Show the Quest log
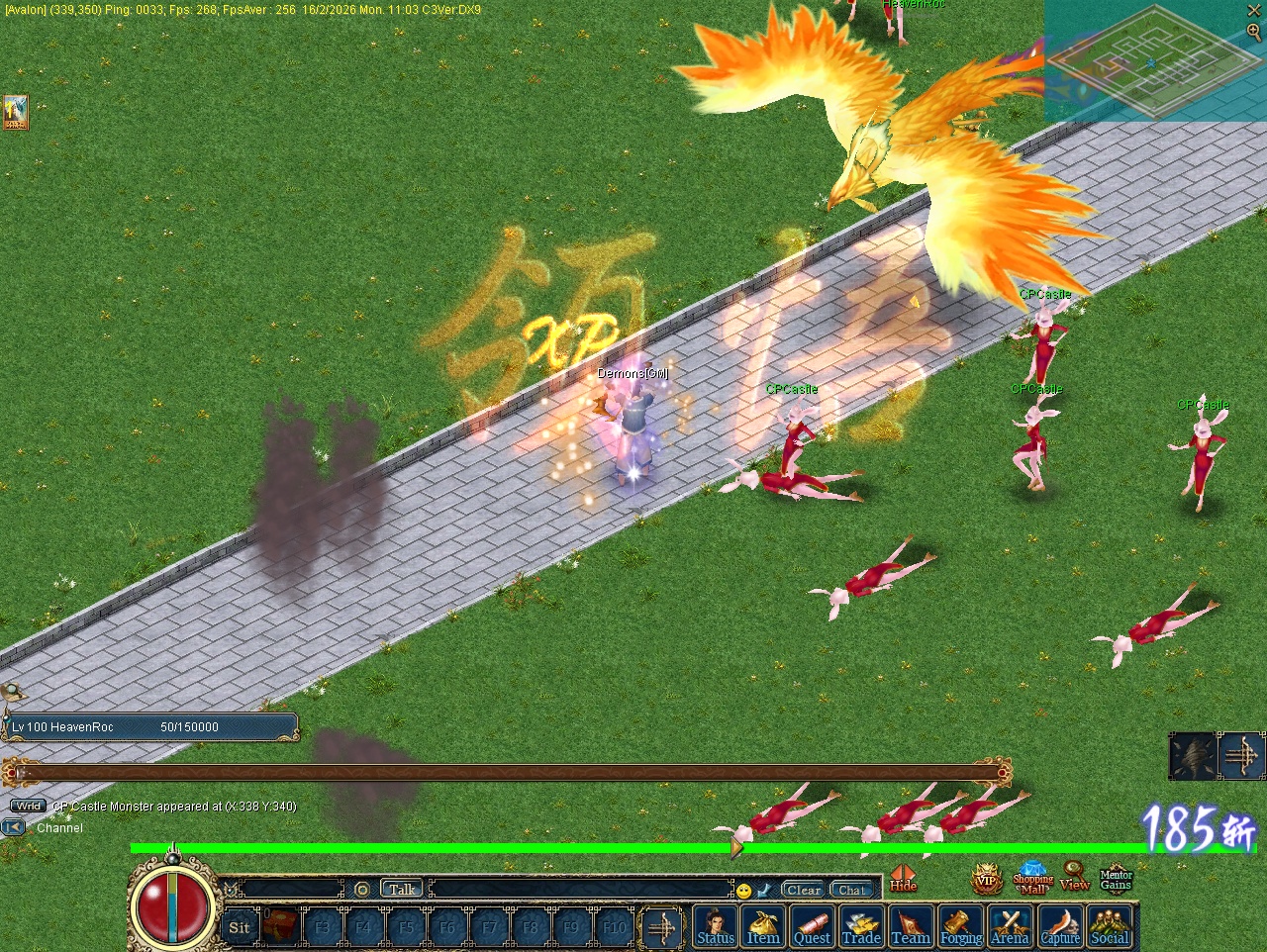1267x952 pixels. 812,926
